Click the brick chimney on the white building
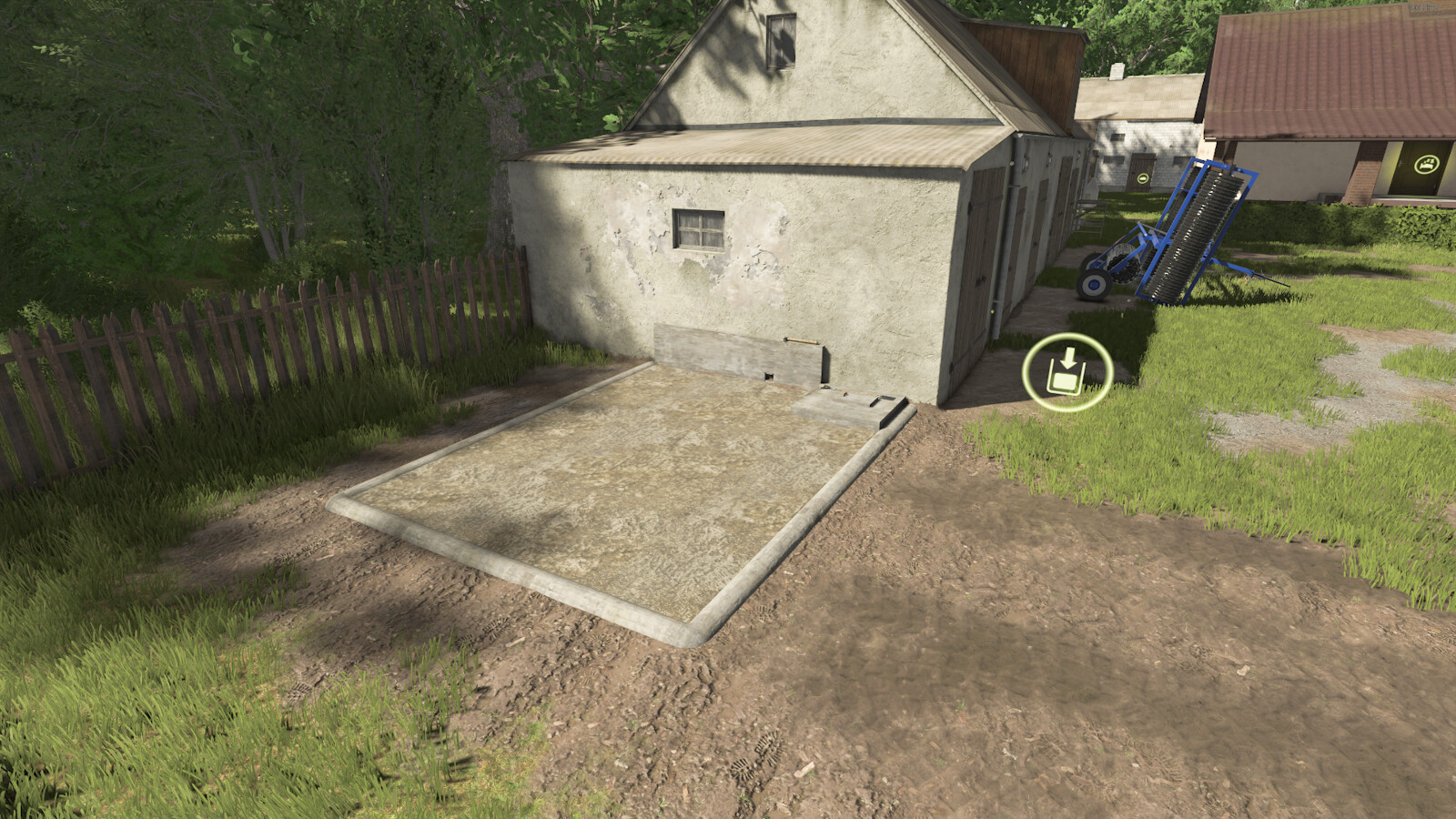 (x=1117, y=70)
